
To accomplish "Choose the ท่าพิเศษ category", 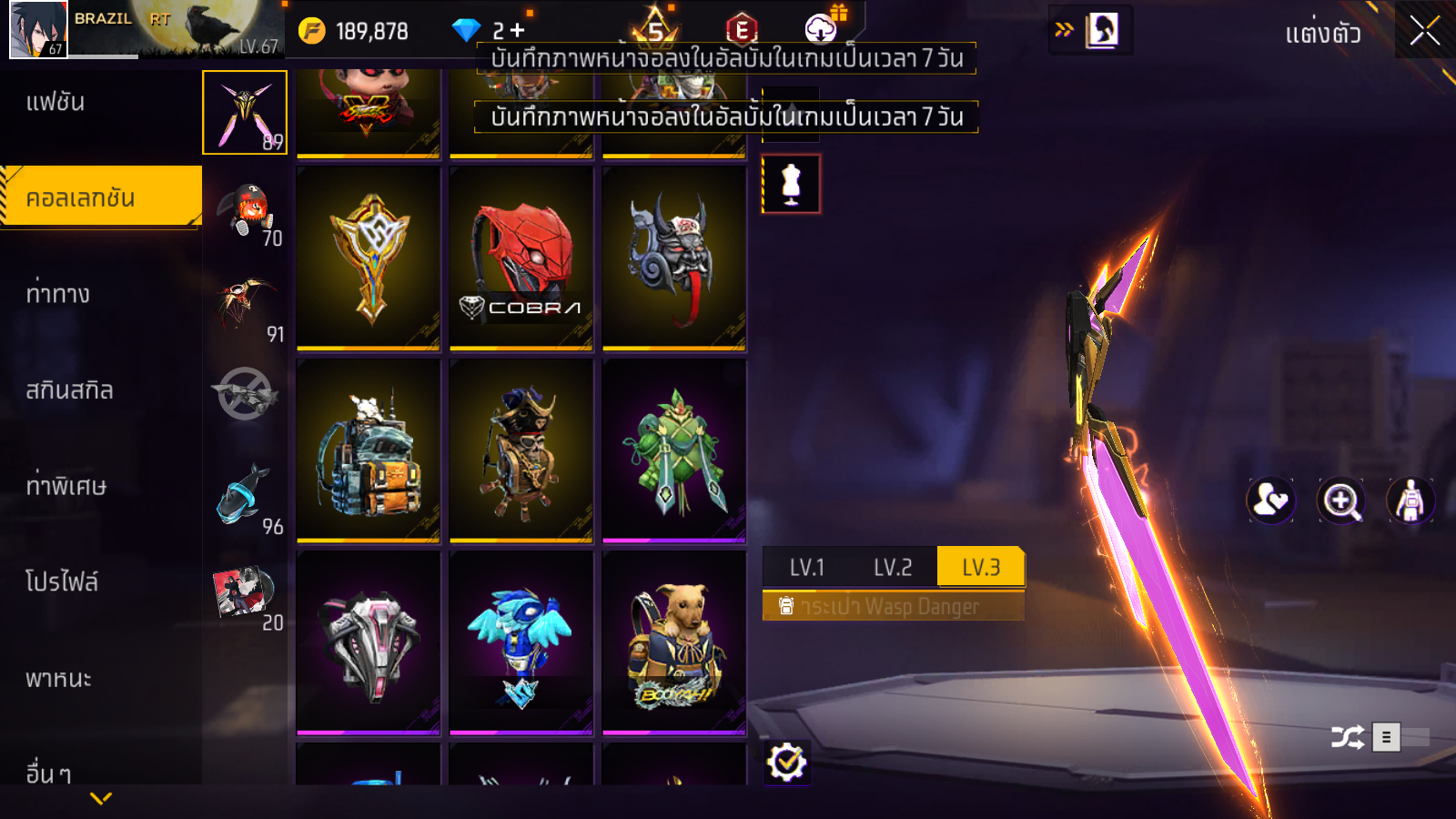I will click(66, 486).
